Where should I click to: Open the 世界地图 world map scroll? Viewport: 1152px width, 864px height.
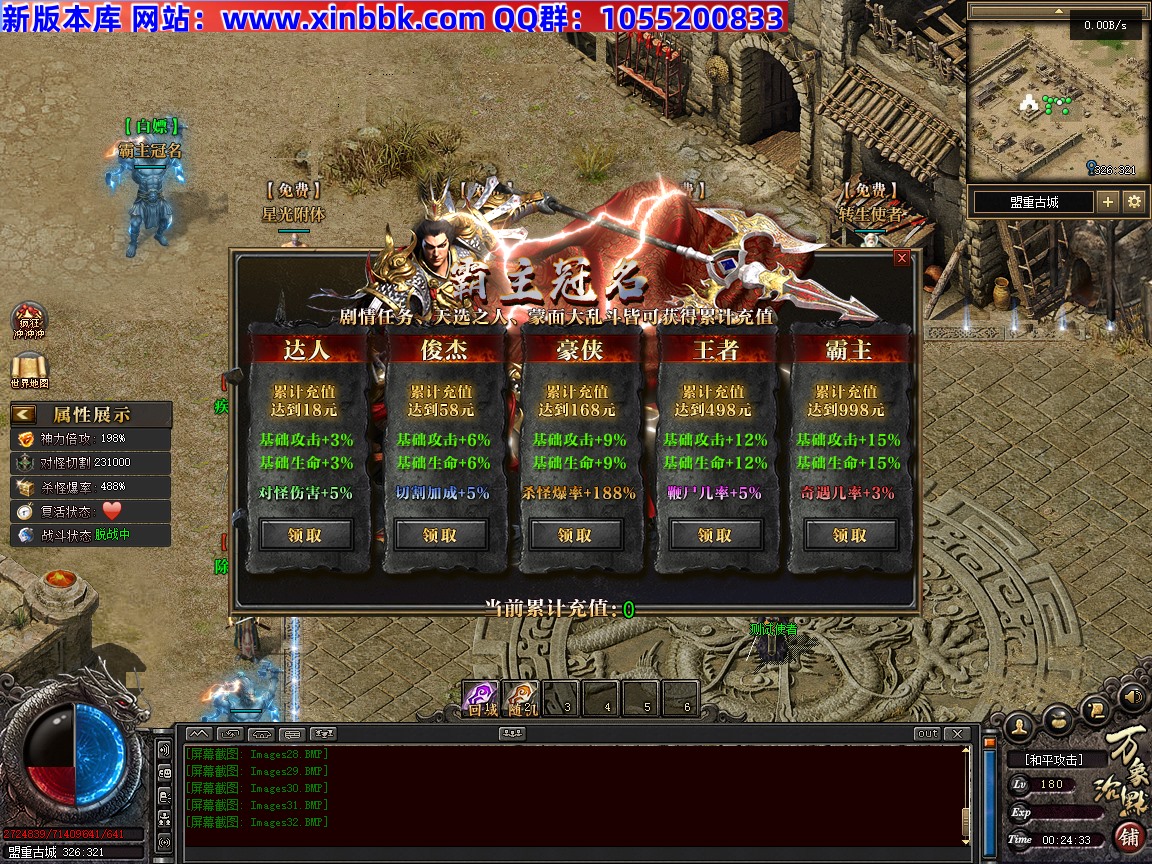tap(29, 369)
